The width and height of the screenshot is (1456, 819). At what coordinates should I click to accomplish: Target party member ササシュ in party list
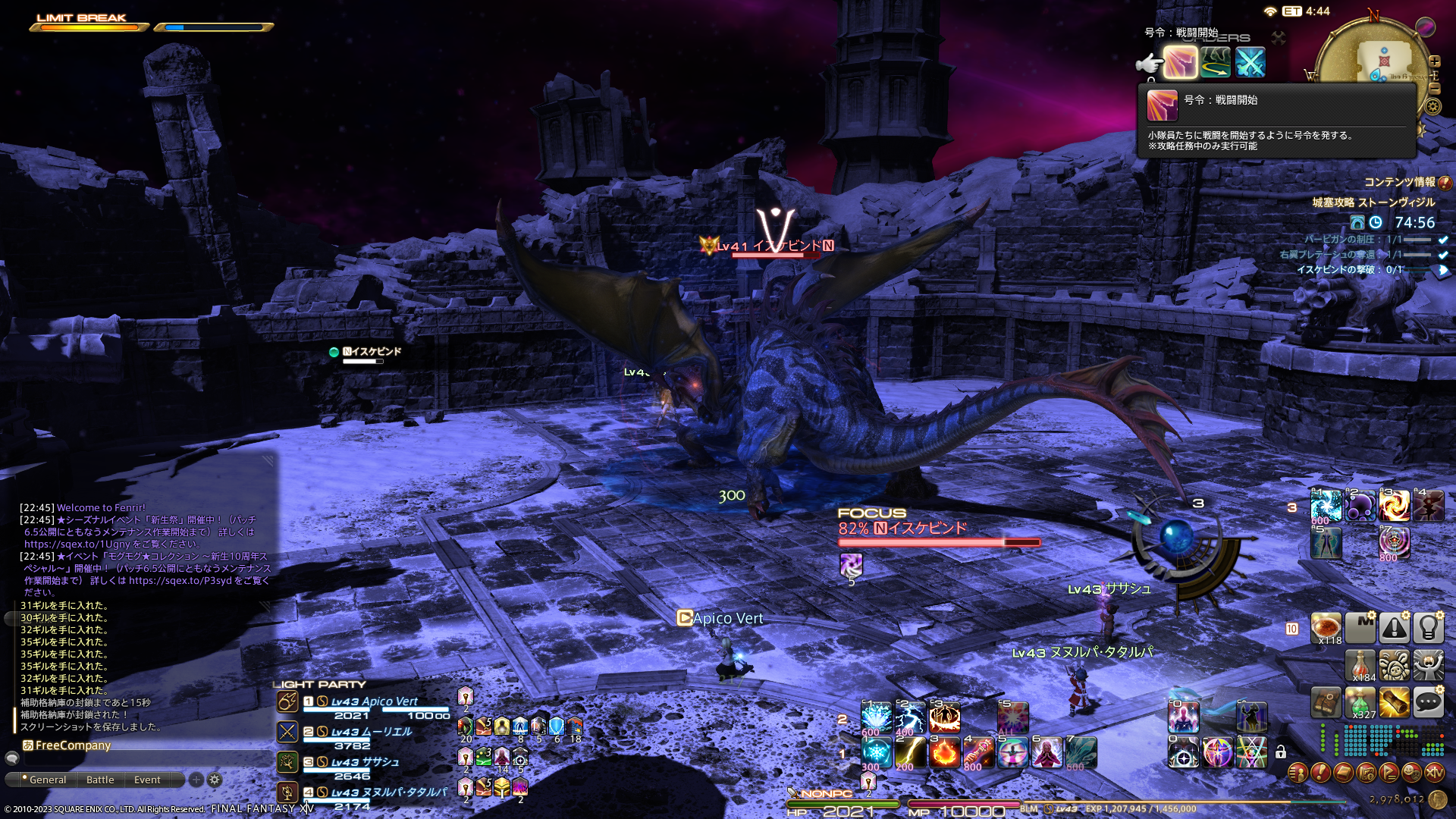[x=372, y=763]
